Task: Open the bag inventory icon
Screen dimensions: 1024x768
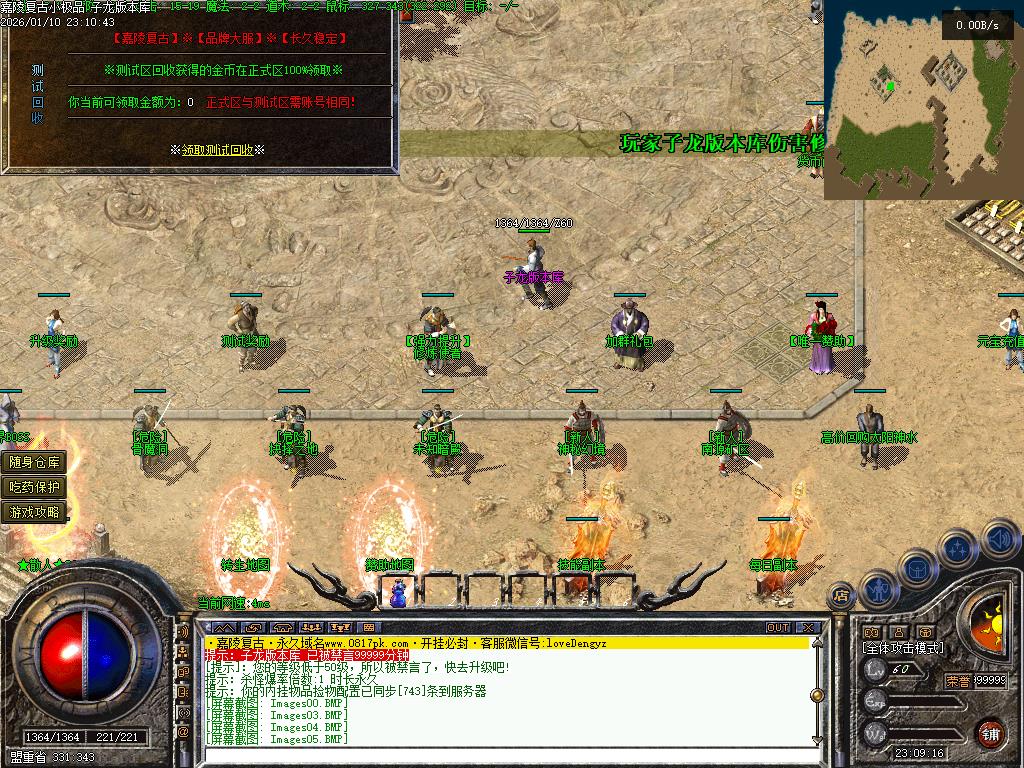Action: point(918,568)
